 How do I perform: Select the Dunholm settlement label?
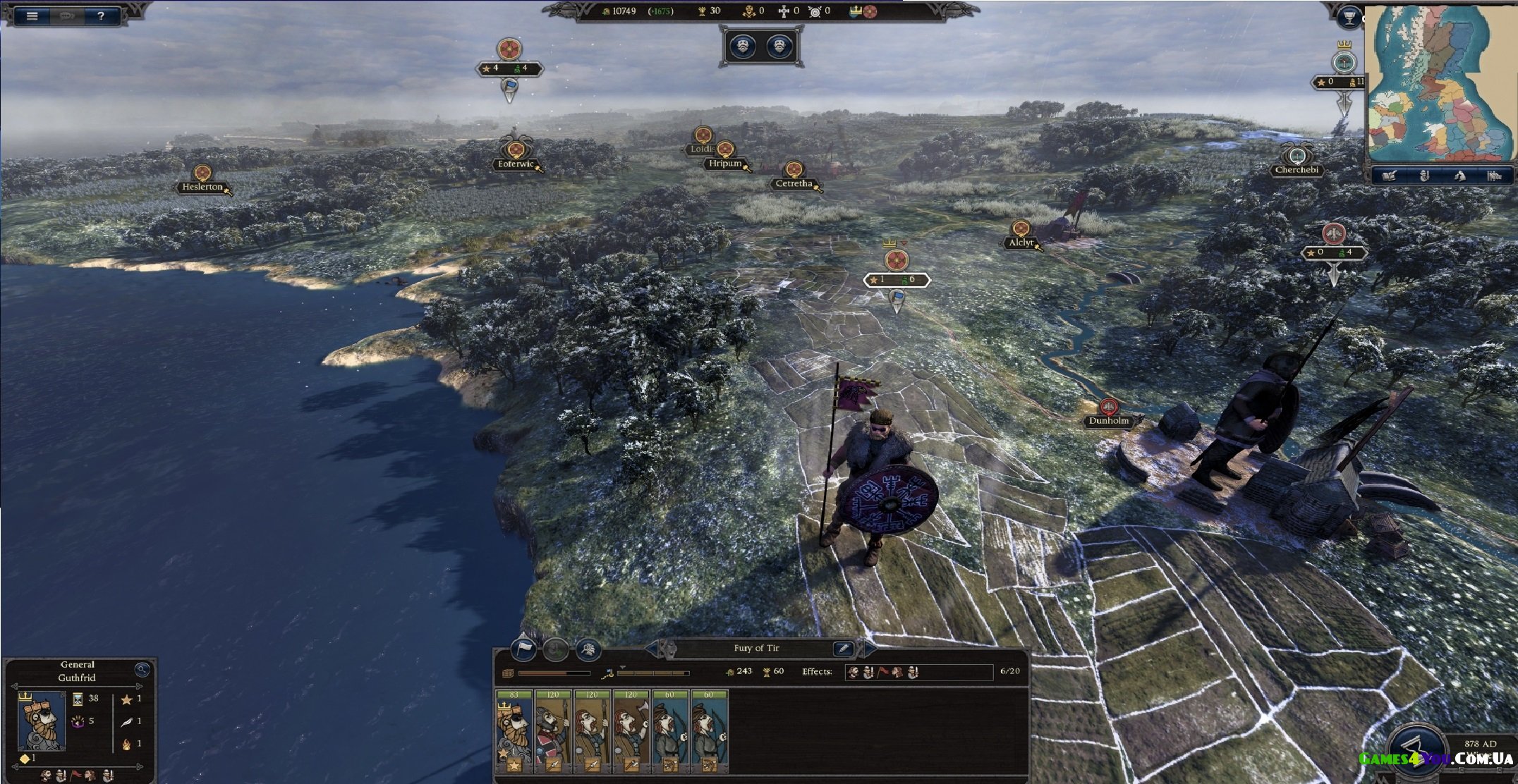(1108, 421)
